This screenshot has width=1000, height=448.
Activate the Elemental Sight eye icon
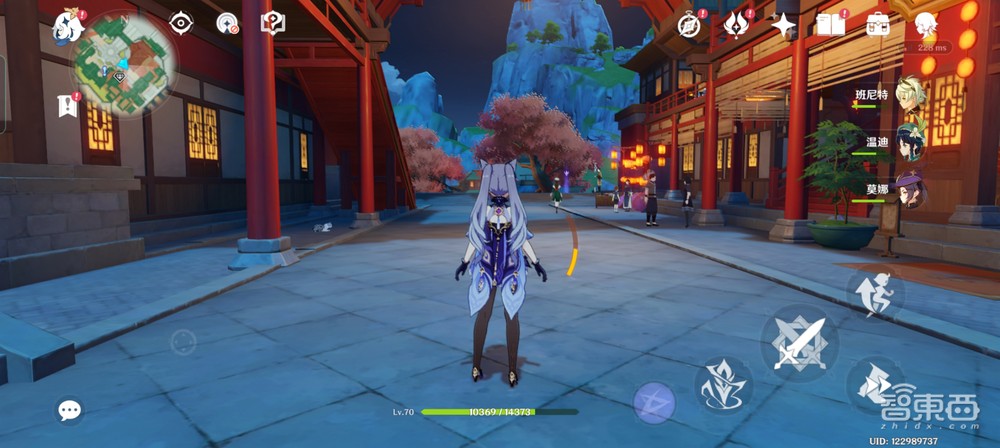(x=180, y=23)
